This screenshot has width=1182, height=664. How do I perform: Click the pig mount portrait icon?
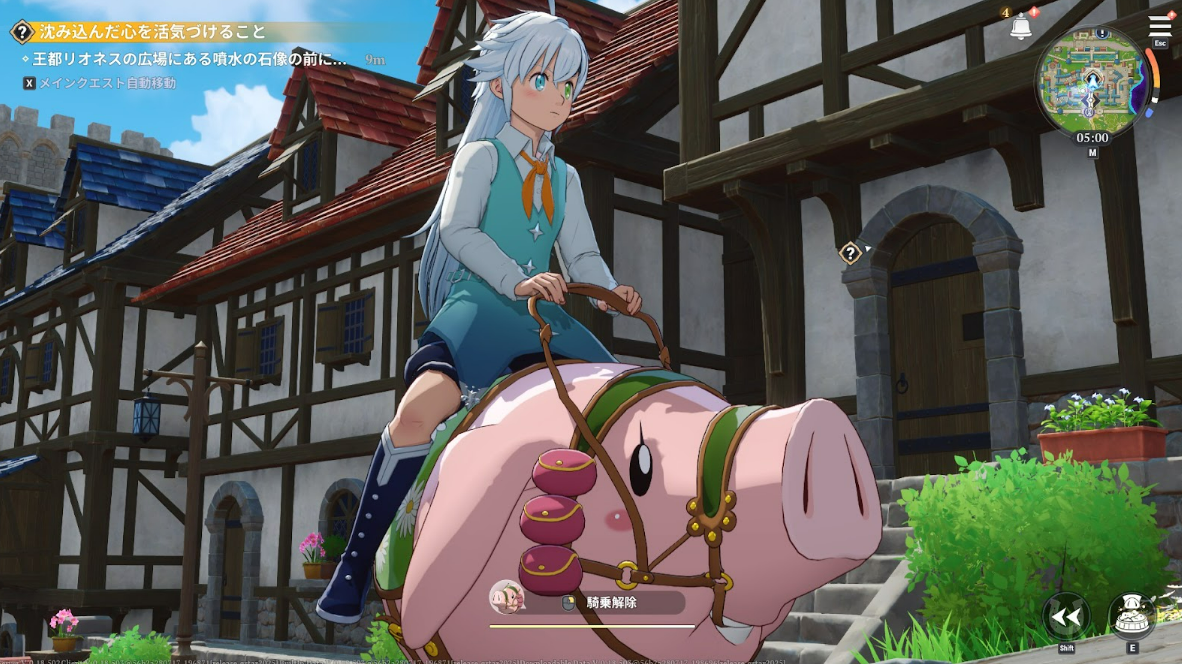pos(507,598)
